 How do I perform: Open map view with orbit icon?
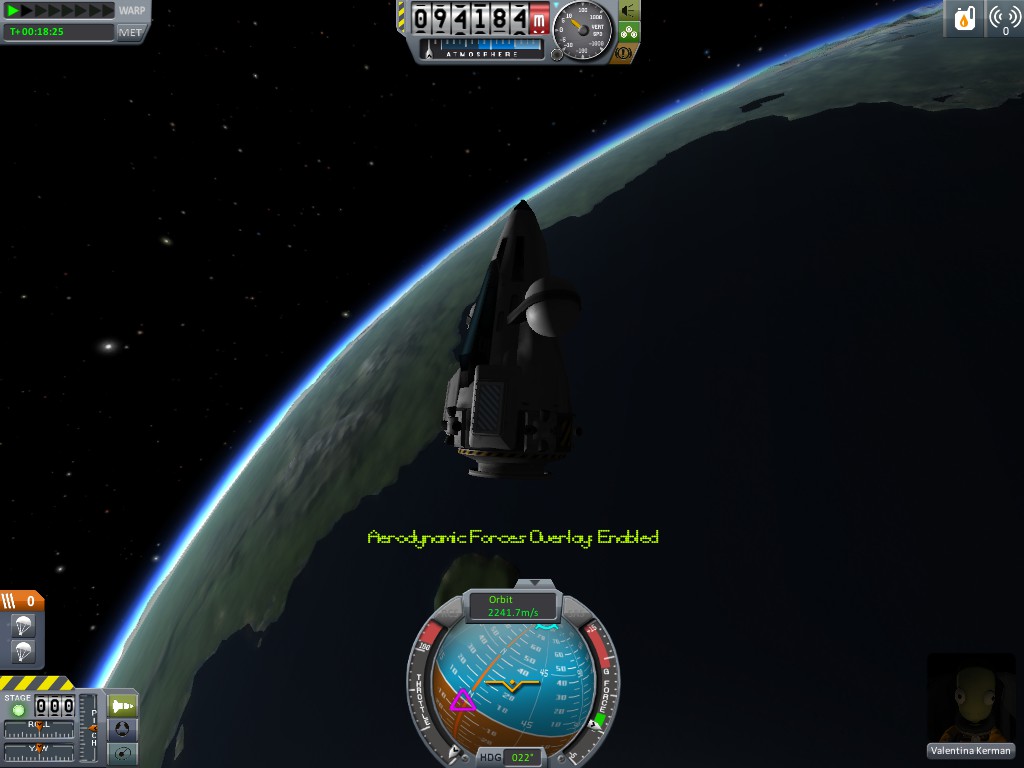[121, 754]
